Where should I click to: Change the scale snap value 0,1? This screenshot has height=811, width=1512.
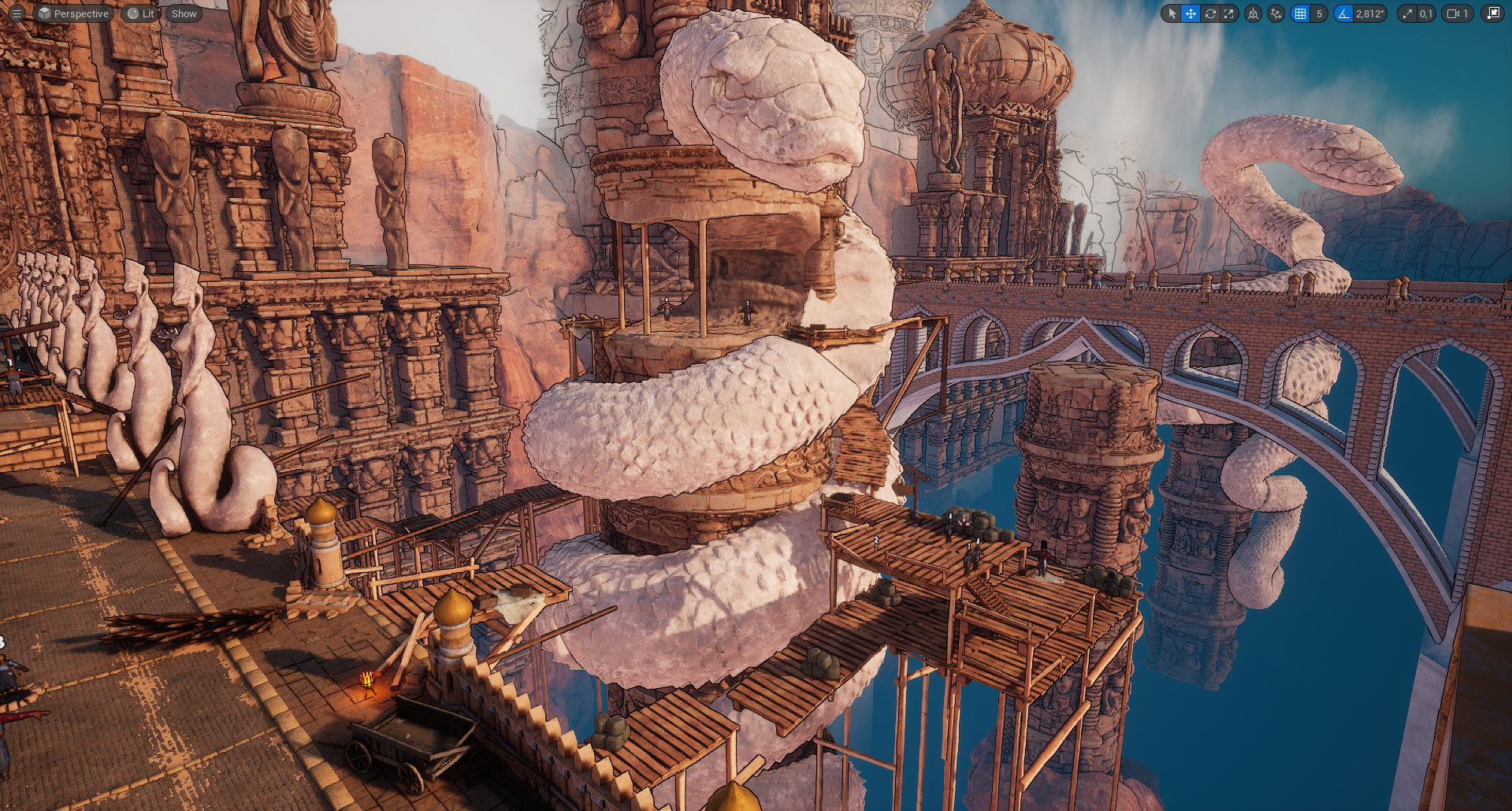(1426, 13)
